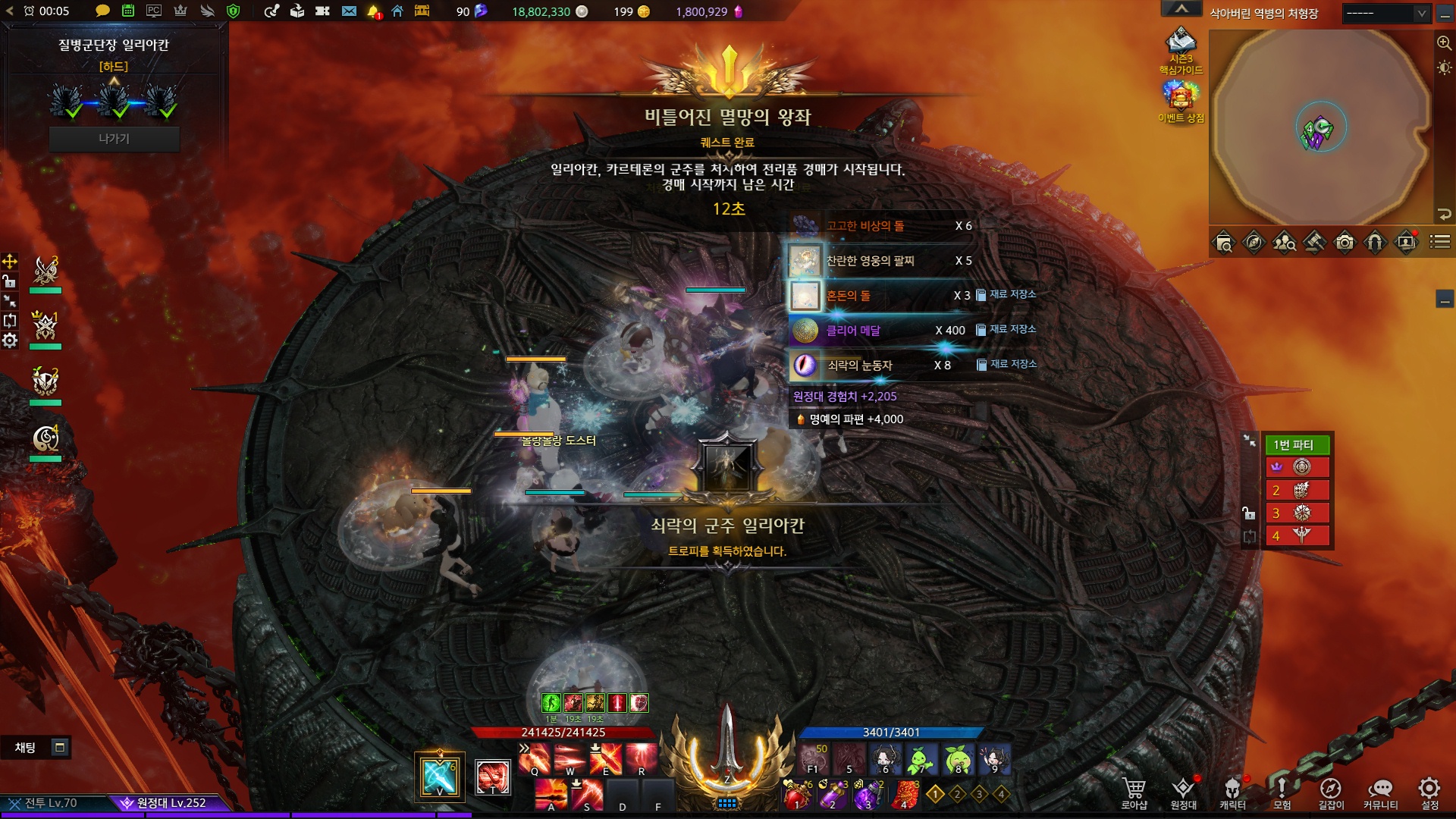
Task: Open the 길잡이 guide menu
Action: point(1331,793)
